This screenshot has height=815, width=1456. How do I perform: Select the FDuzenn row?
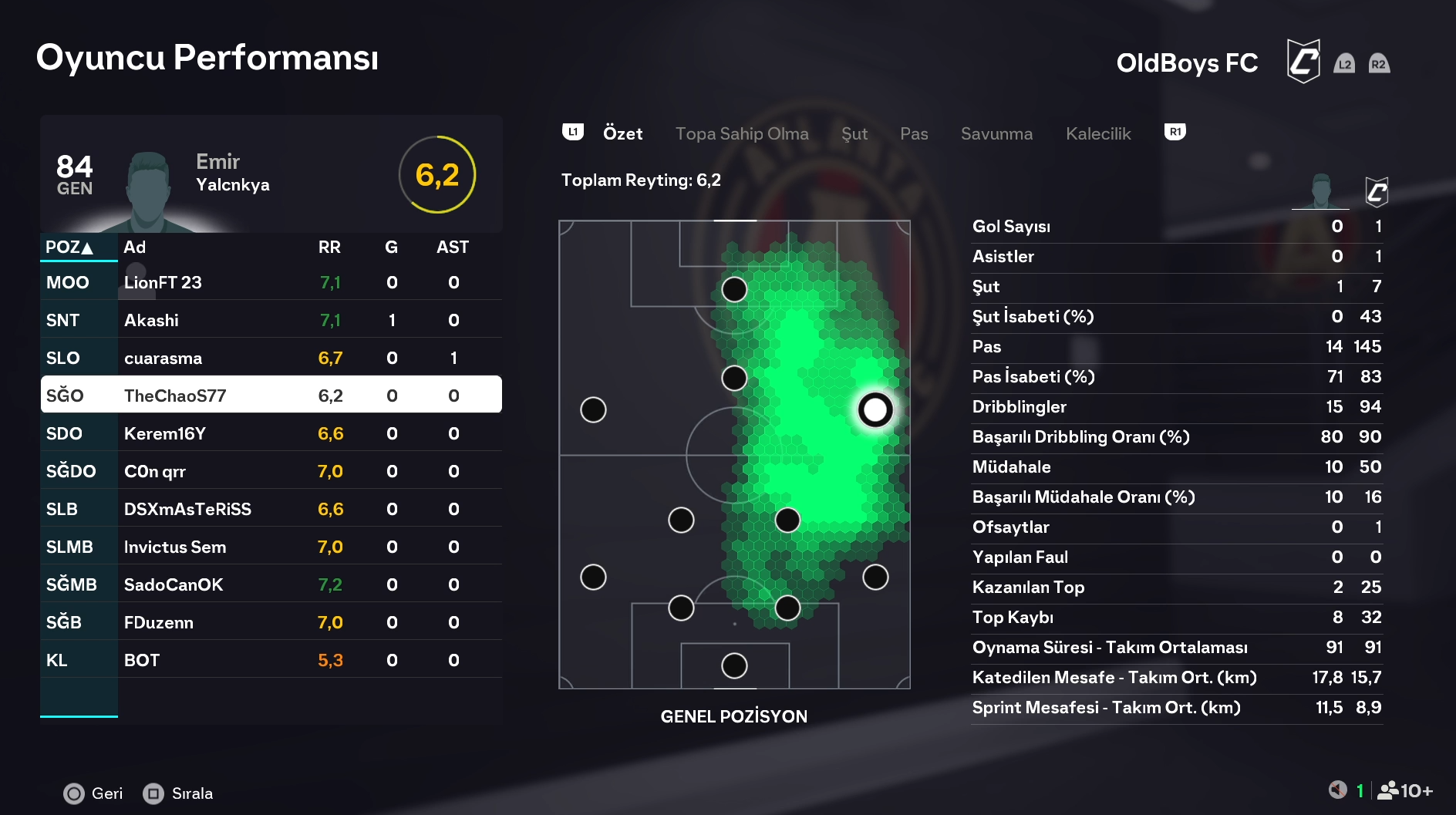271,622
